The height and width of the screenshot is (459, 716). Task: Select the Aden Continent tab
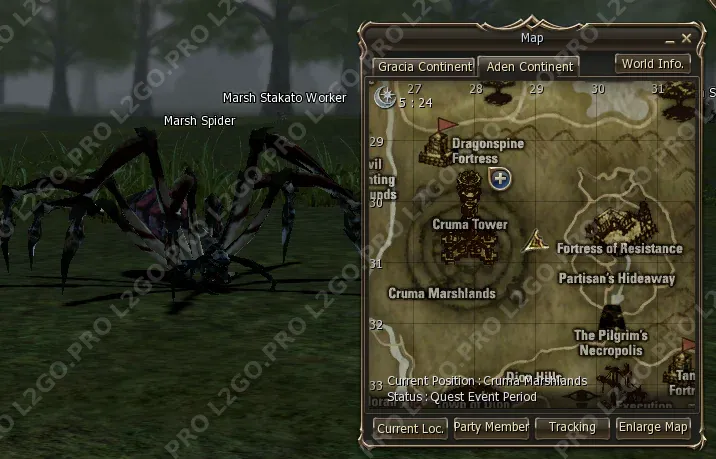click(528, 67)
